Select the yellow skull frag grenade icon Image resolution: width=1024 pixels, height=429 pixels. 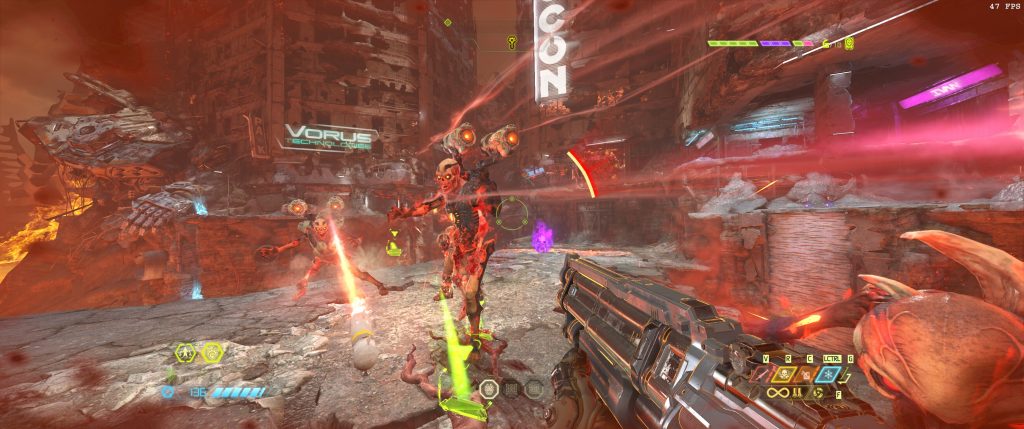(x=784, y=375)
